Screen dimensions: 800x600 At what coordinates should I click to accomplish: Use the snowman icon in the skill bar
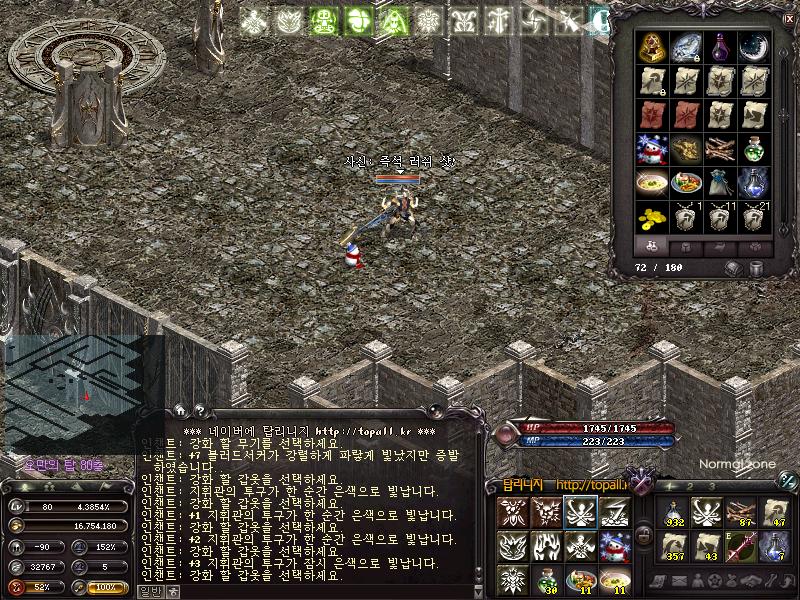614,546
